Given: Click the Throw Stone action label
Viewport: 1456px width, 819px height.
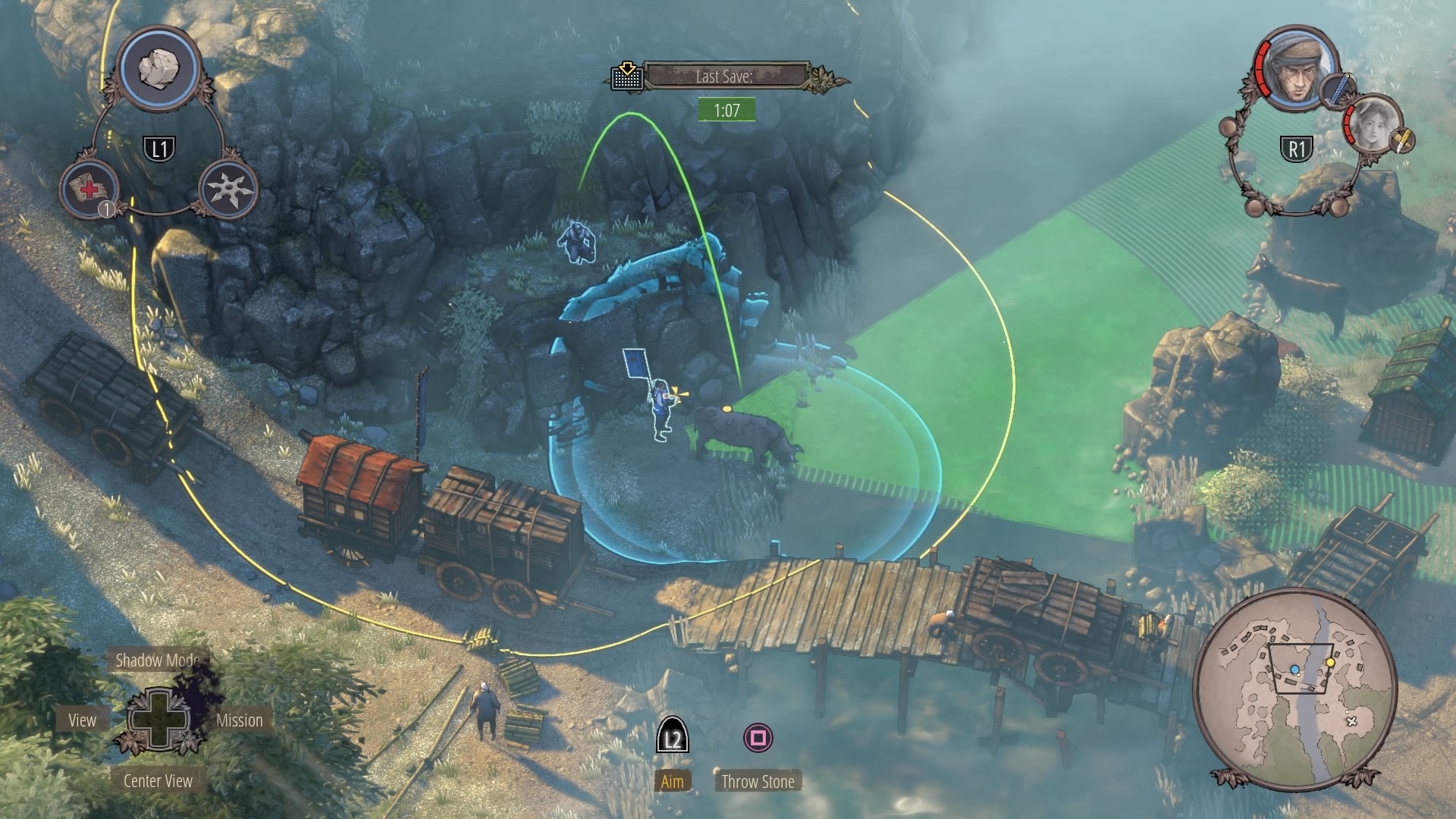Looking at the screenshot, I should (x=758, y=782).
